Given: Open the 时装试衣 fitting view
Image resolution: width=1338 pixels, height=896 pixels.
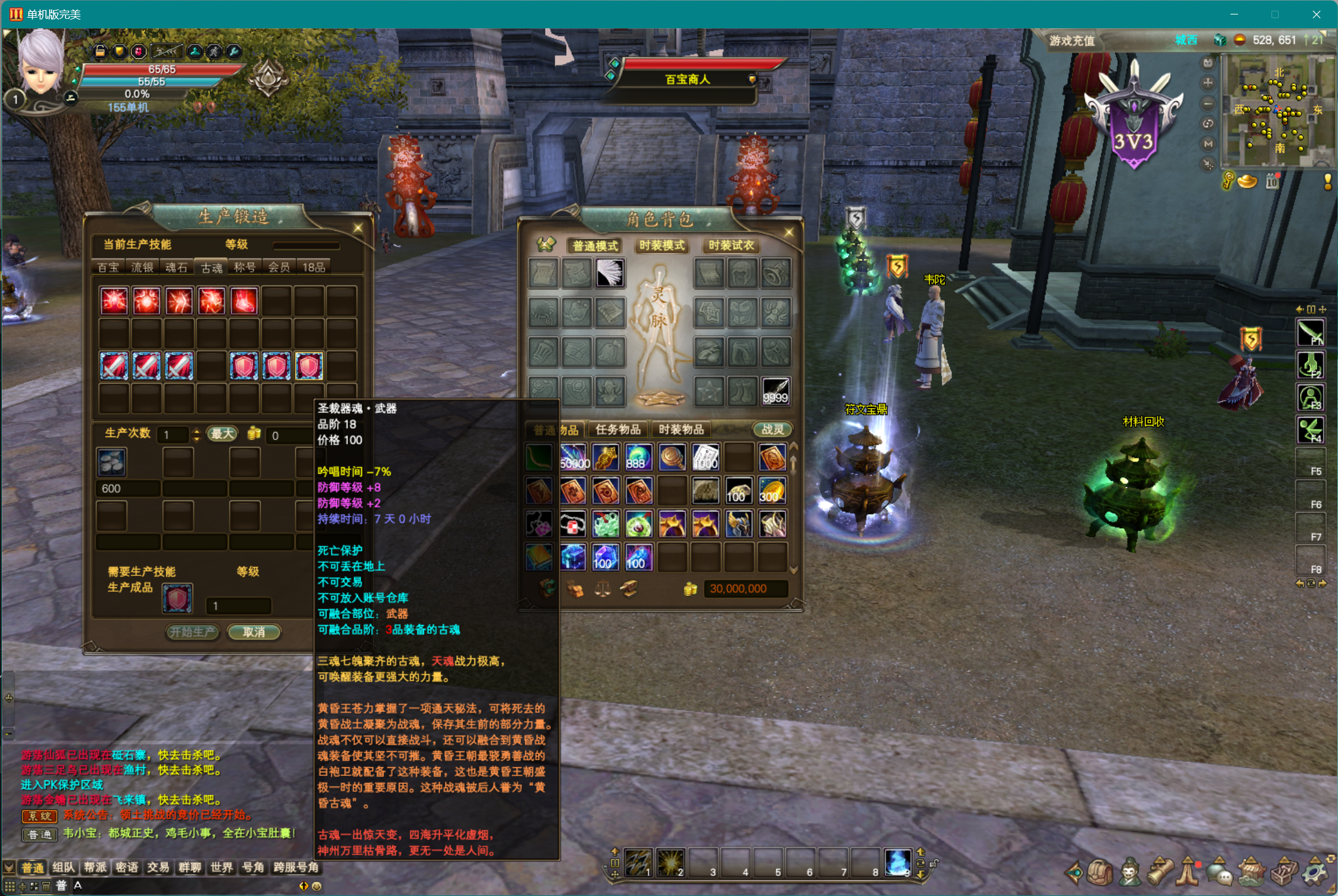Looking at the screenshot, I should pos(731,245).
